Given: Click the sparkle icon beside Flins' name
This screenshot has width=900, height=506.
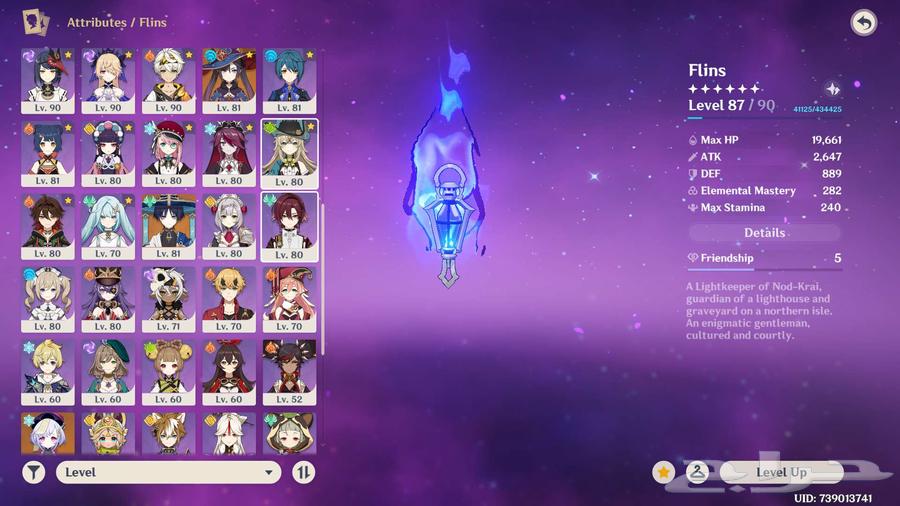Looking at the screenshot, I should [x=832, y=89].
